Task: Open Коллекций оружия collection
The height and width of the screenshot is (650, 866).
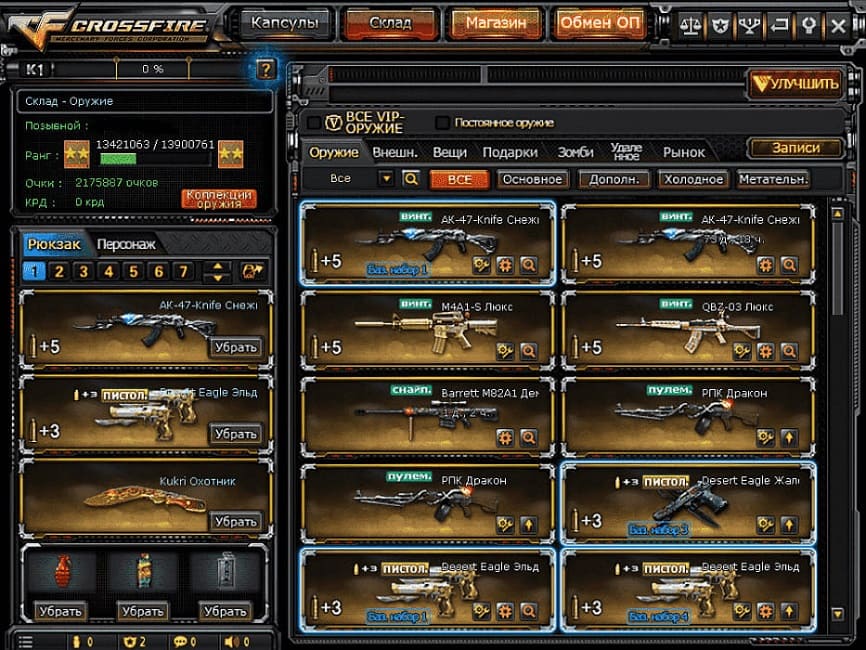Action: [x=219, y=198]
